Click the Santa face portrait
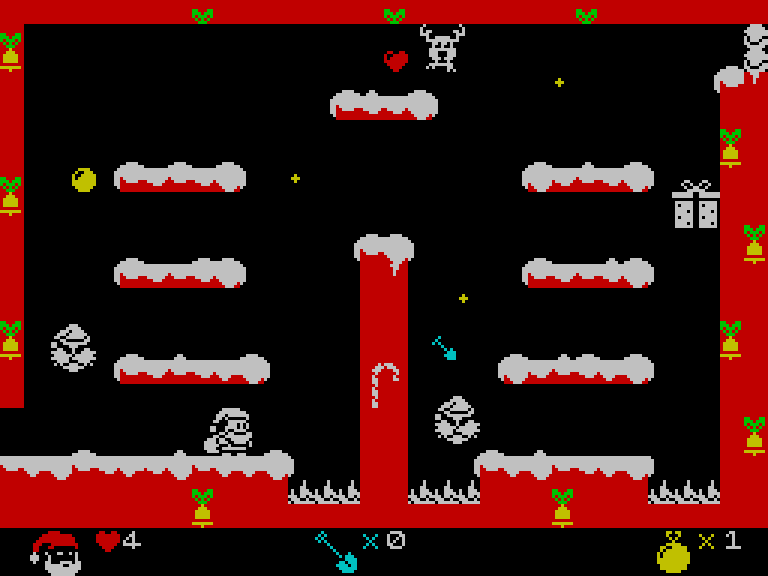Image resolution: width=768 pixels, height=576 pixels. pyautogui.click(x=56, y=552)
